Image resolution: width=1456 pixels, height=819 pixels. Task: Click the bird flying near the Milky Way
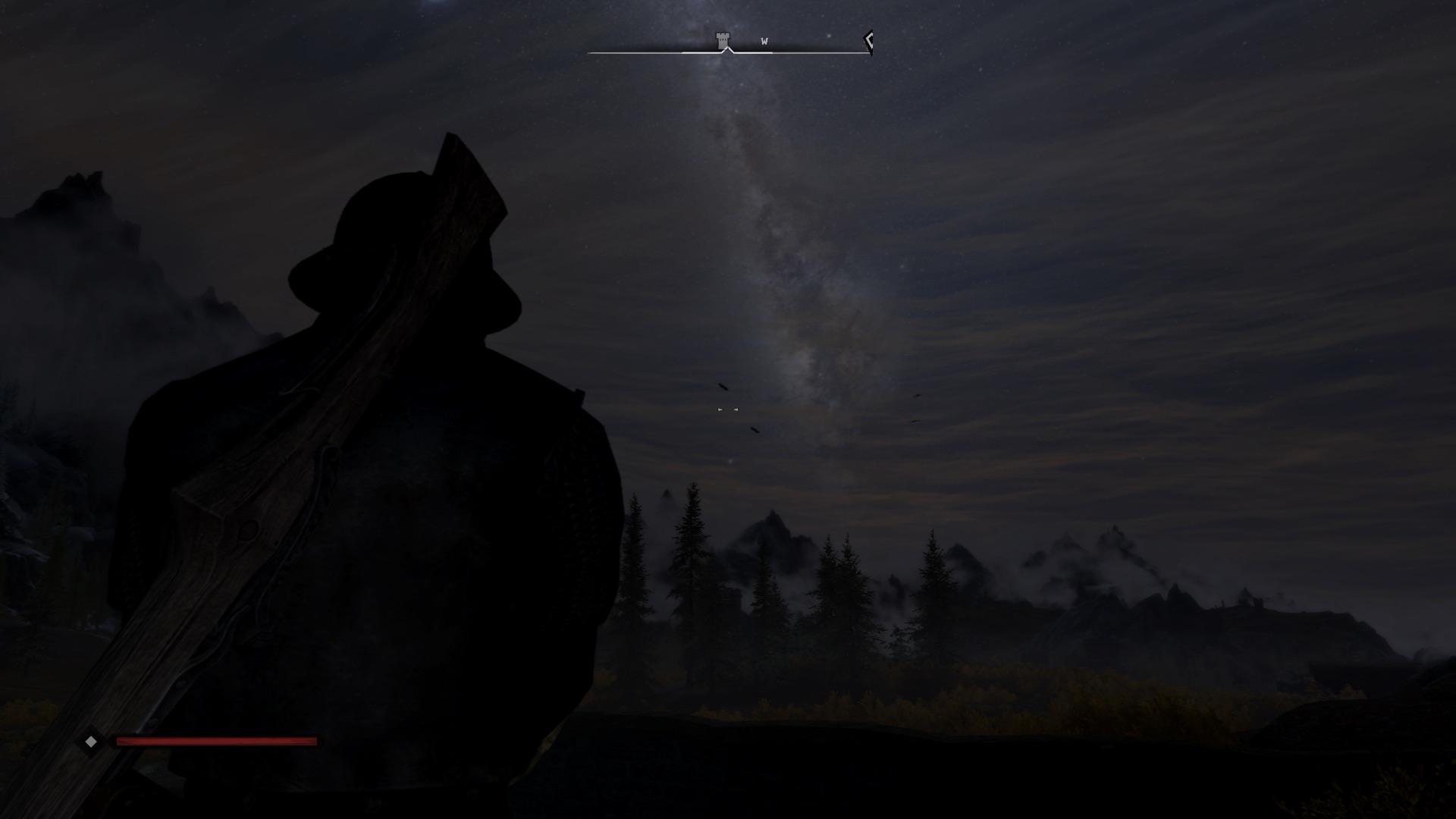pyautogui.click(x=723, y=387)
